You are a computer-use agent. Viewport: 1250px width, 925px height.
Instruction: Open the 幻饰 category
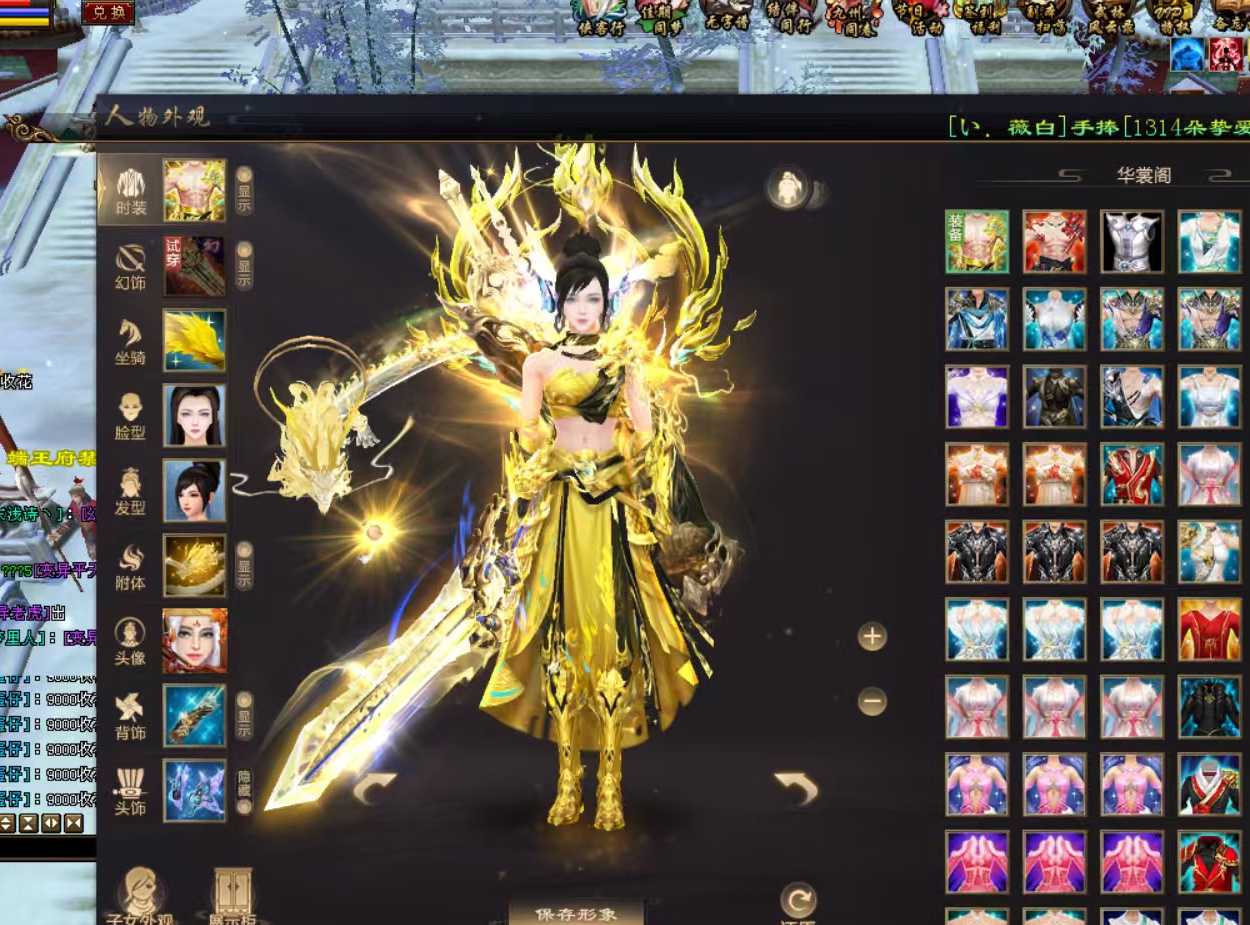click(x=131, y=266)
